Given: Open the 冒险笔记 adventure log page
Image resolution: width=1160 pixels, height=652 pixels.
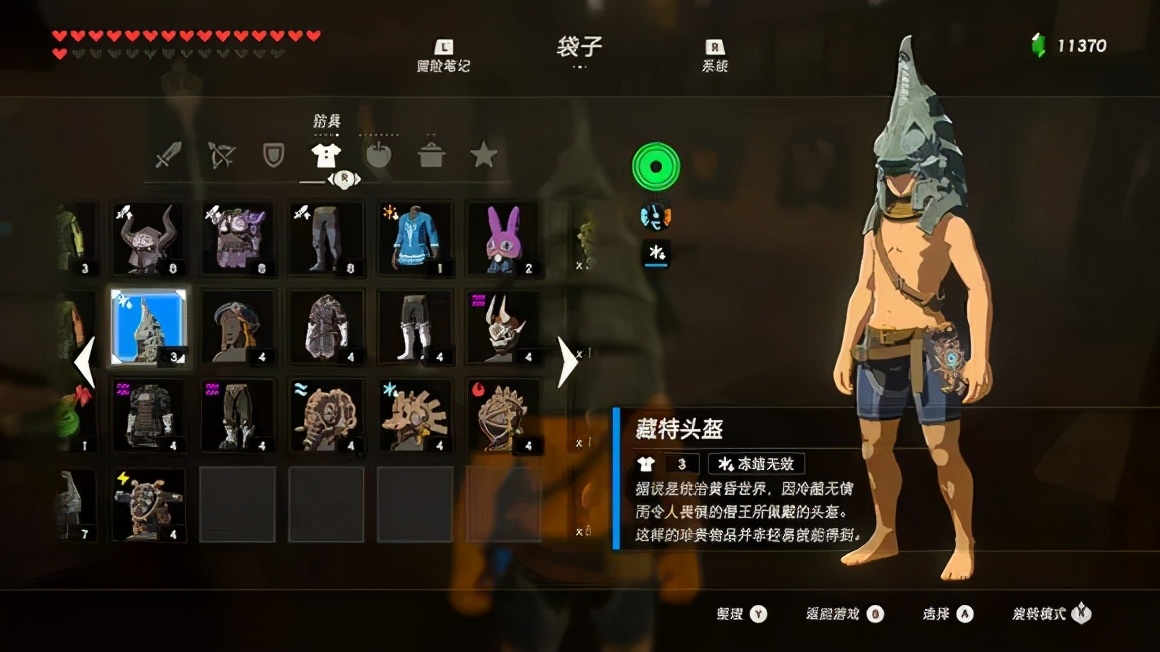Looking at the screenshot, I should click(443, 56).
